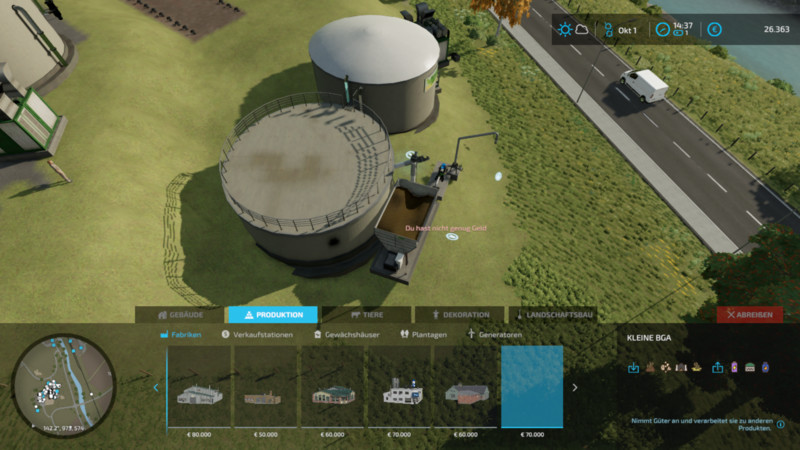Pick the building priced € 50.000
This screenshot has width=800, height=450.
(x=267, y=390)
